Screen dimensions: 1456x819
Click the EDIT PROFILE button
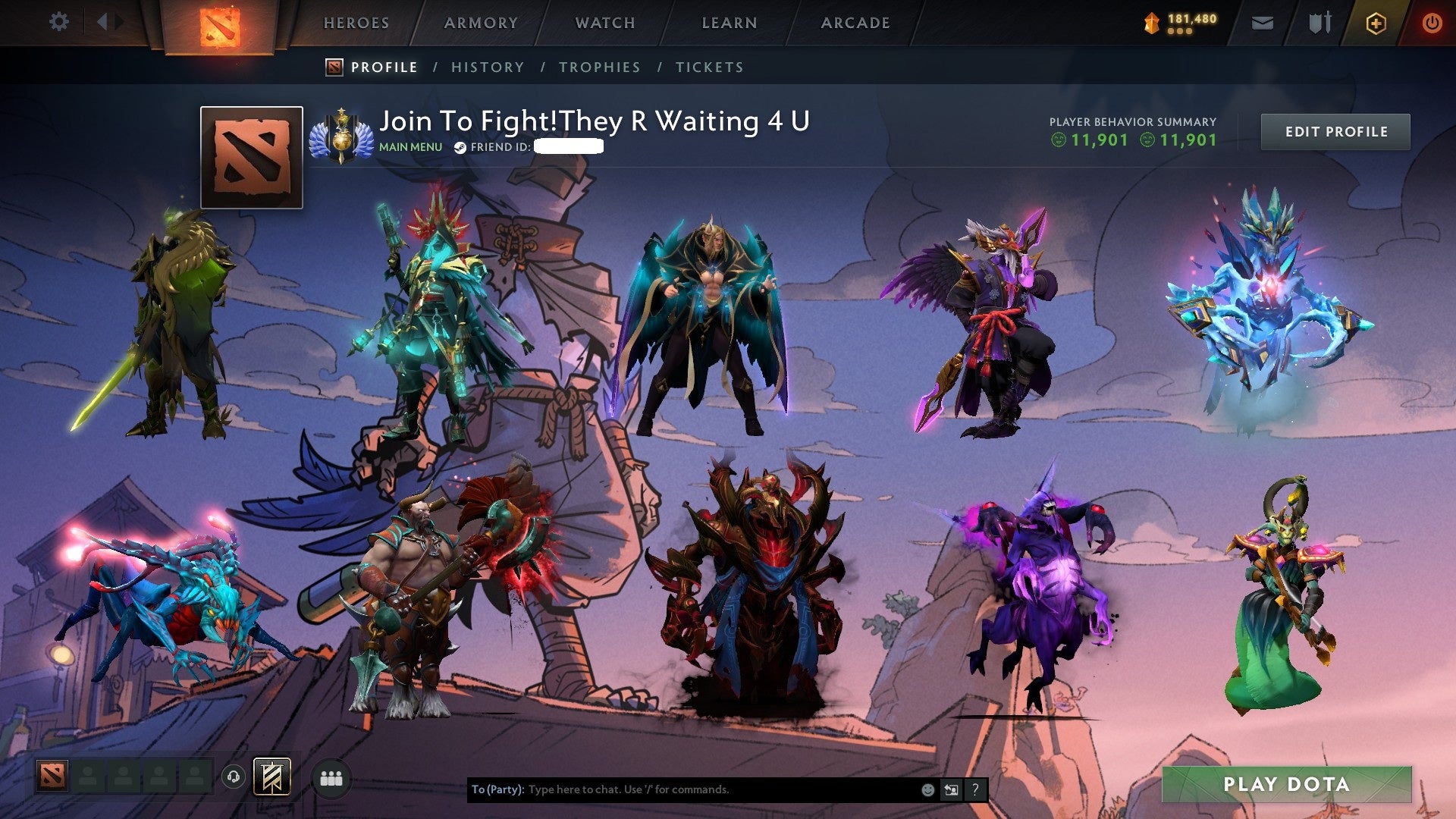1335,130
